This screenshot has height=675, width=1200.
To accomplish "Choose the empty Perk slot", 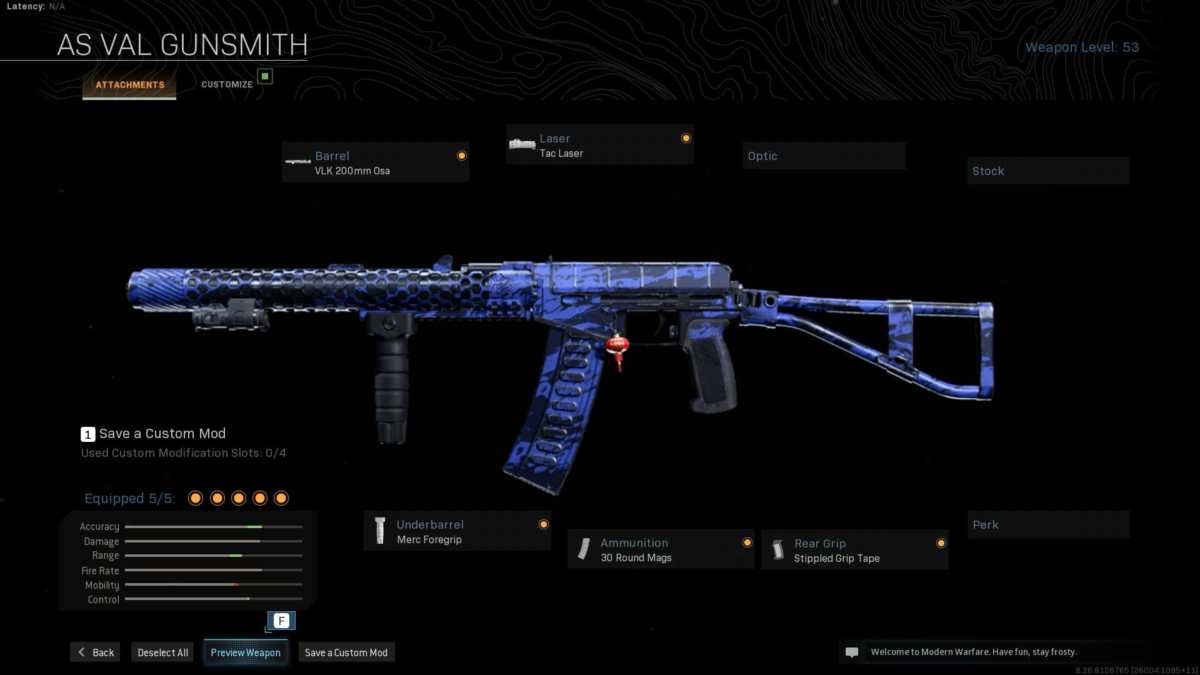I will click(1048, 525).
